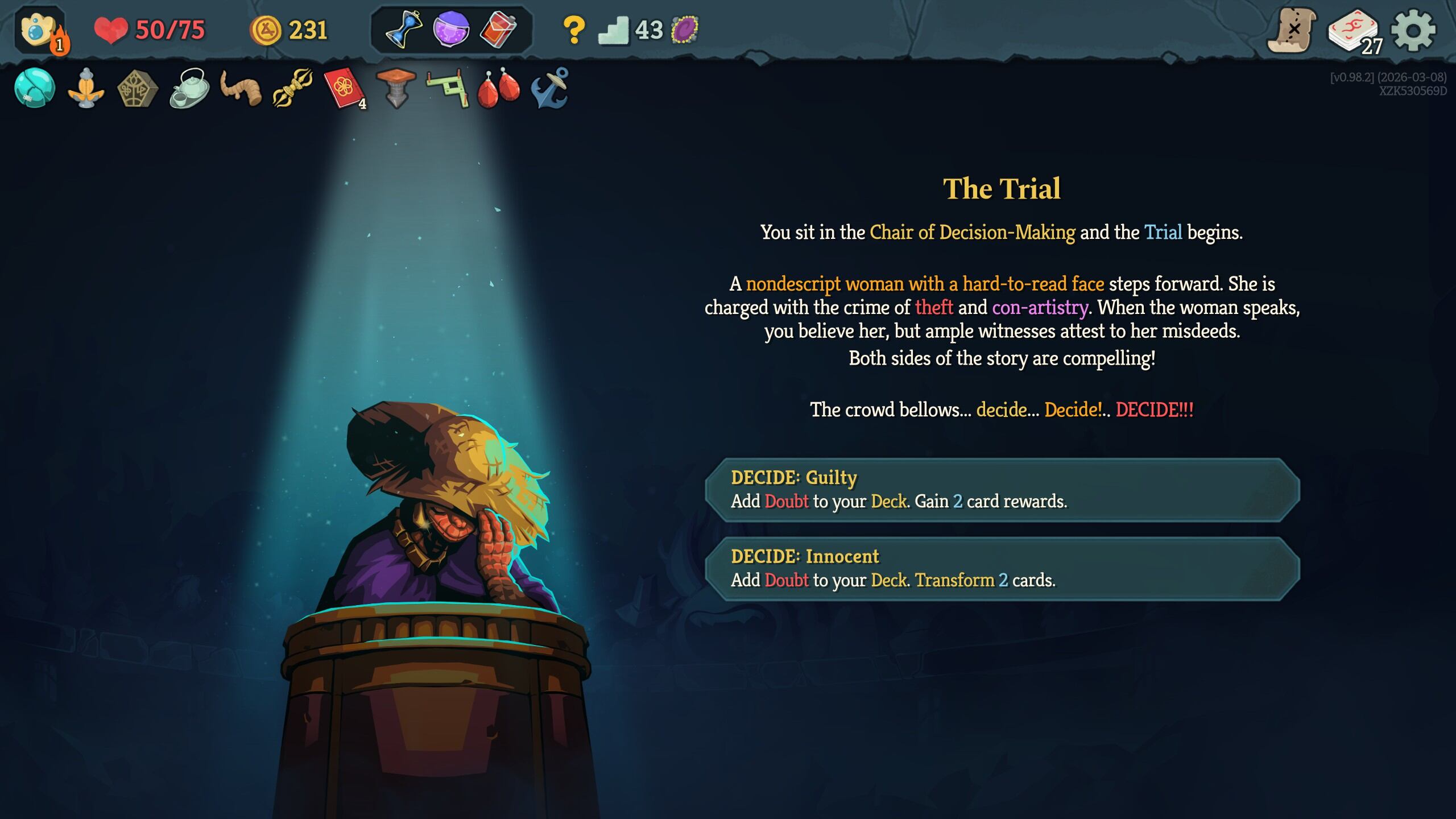Image resolution: width=1456 pixels, height=819 pixels.
Task: Inspect the red book relic
Action: pyautogui.click(x=344, y=88)
